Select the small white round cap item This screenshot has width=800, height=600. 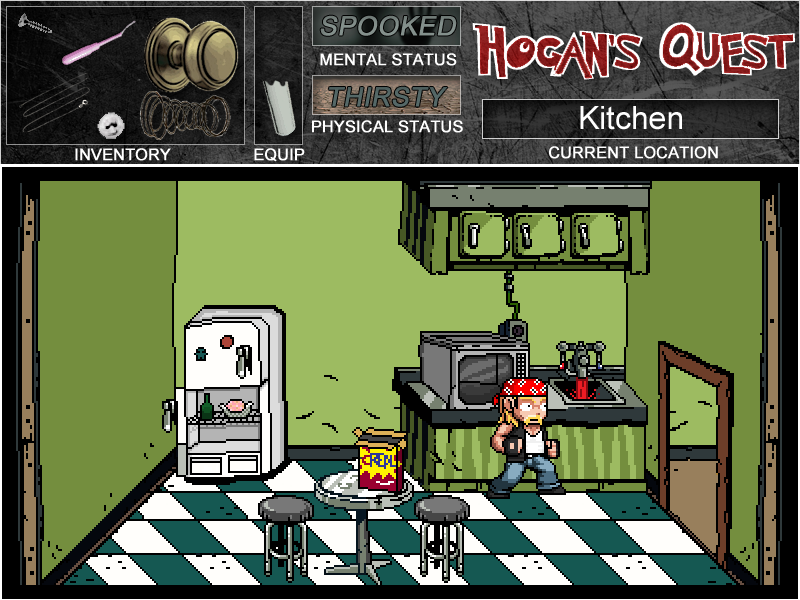111,125
